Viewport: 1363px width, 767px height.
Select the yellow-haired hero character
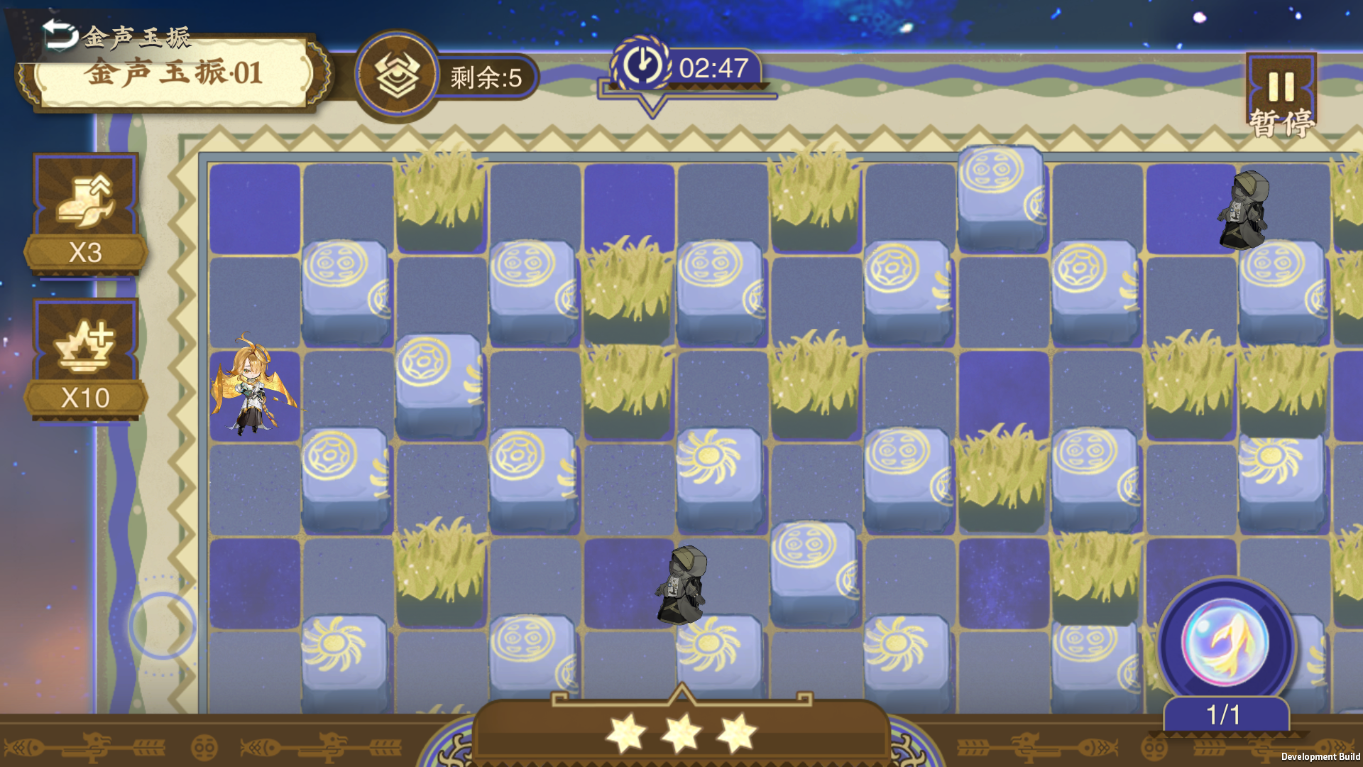click(253, 390)
